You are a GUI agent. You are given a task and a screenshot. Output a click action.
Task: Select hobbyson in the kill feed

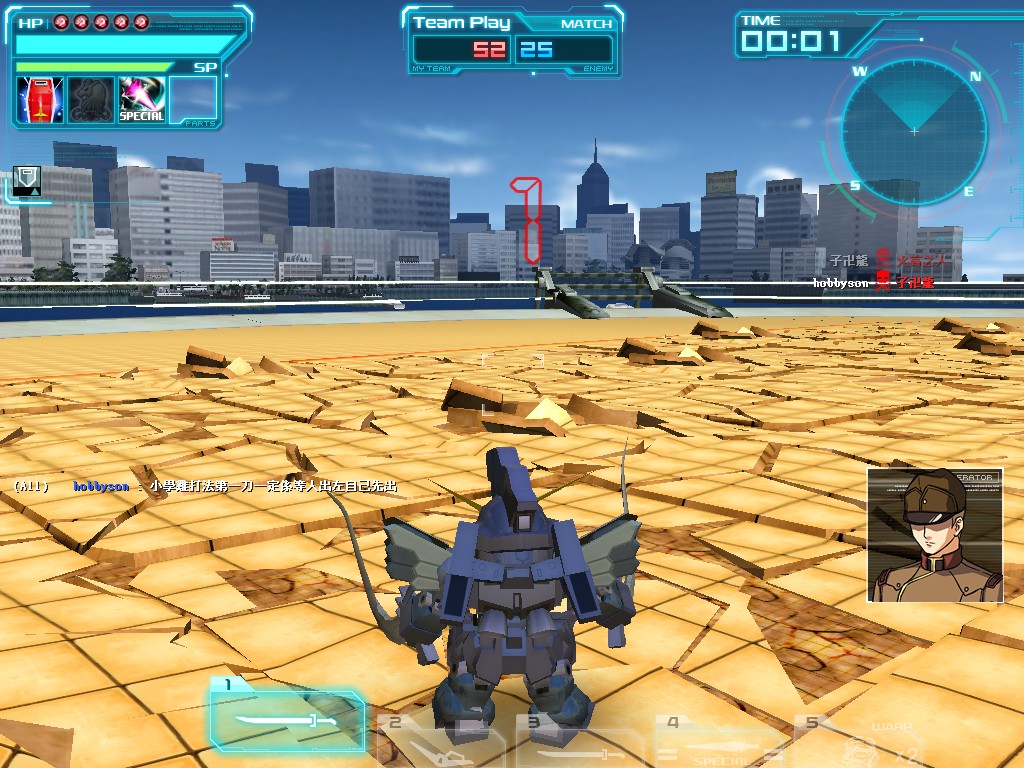click(x=841, y=283)
